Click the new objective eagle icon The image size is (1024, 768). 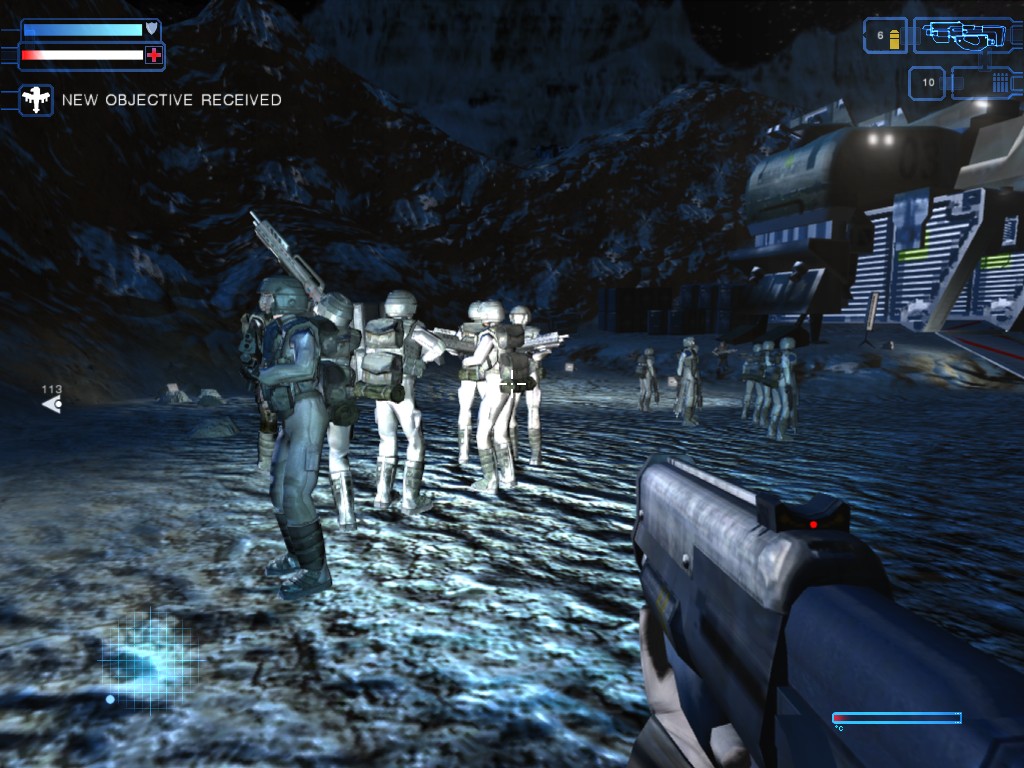click(37, 100)
